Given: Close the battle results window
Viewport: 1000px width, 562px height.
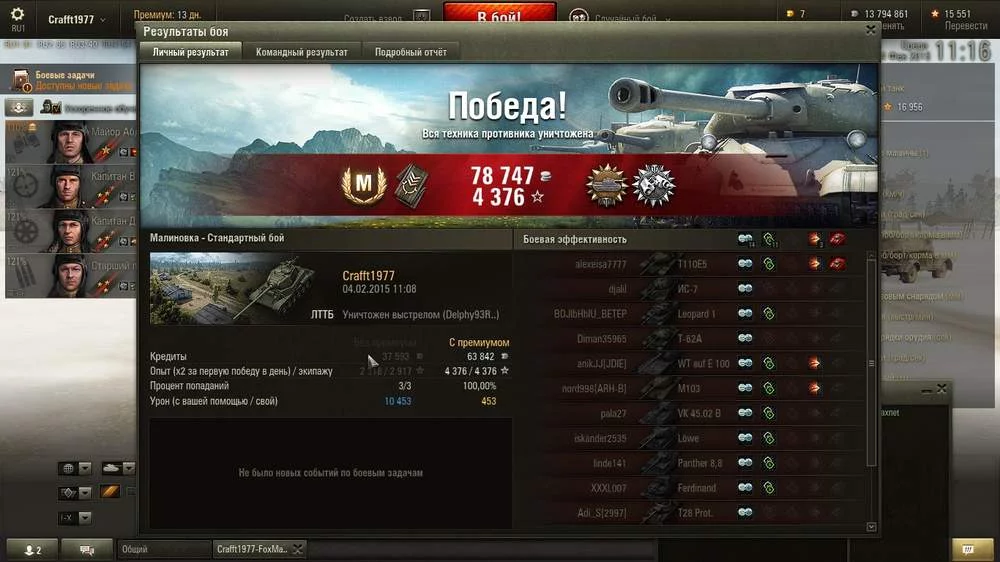Looking at the screenshot, I should pos(871,30).
